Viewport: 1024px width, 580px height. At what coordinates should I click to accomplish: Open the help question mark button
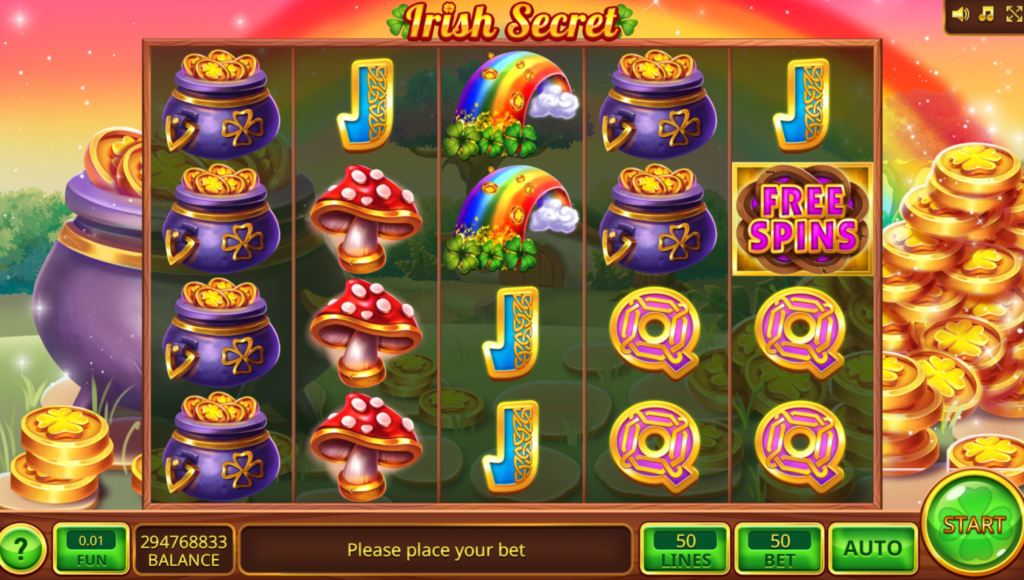[22, 548]
